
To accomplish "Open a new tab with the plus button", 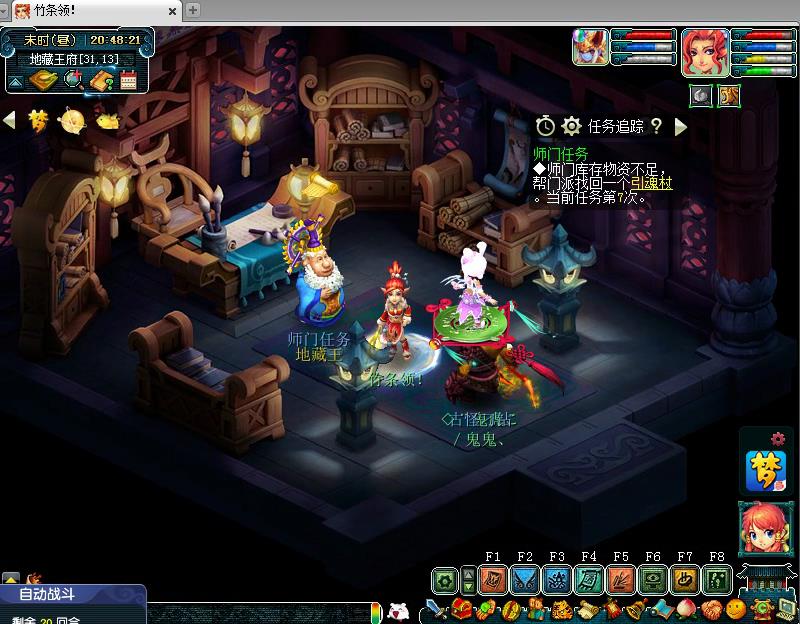I will click(x=193, y=10).
